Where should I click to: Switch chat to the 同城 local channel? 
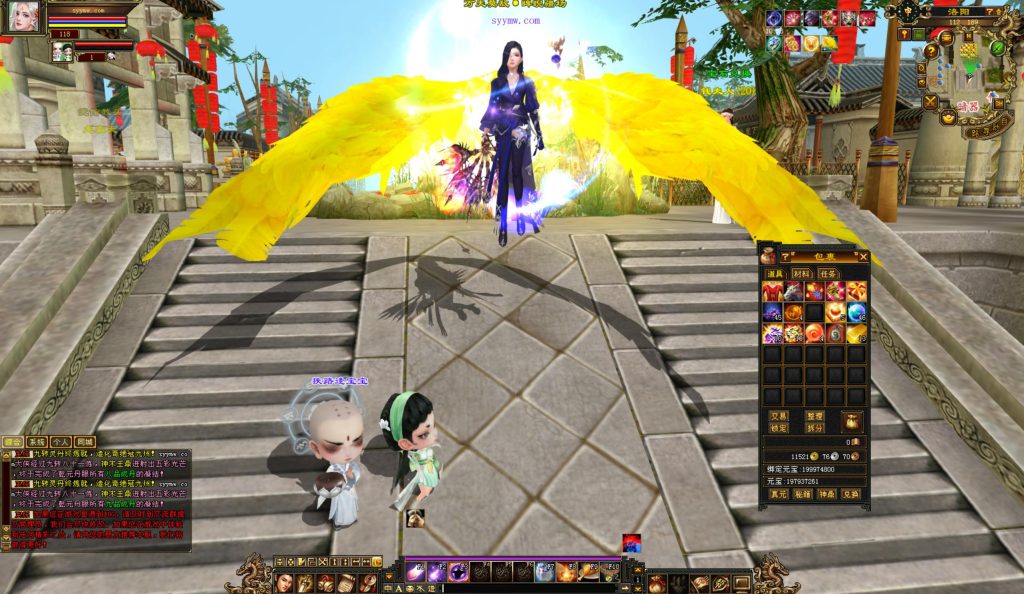tap(84, 442)
